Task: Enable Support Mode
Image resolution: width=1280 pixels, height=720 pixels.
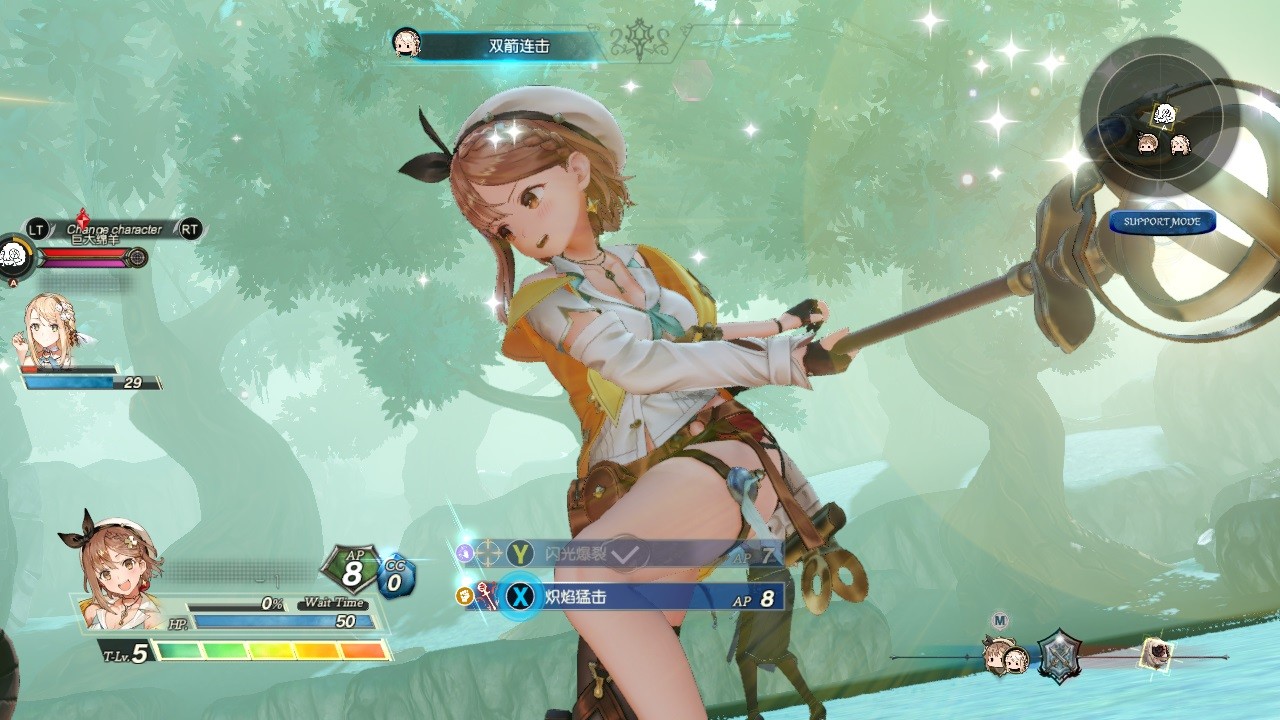Action: (x=1163, y=223)
